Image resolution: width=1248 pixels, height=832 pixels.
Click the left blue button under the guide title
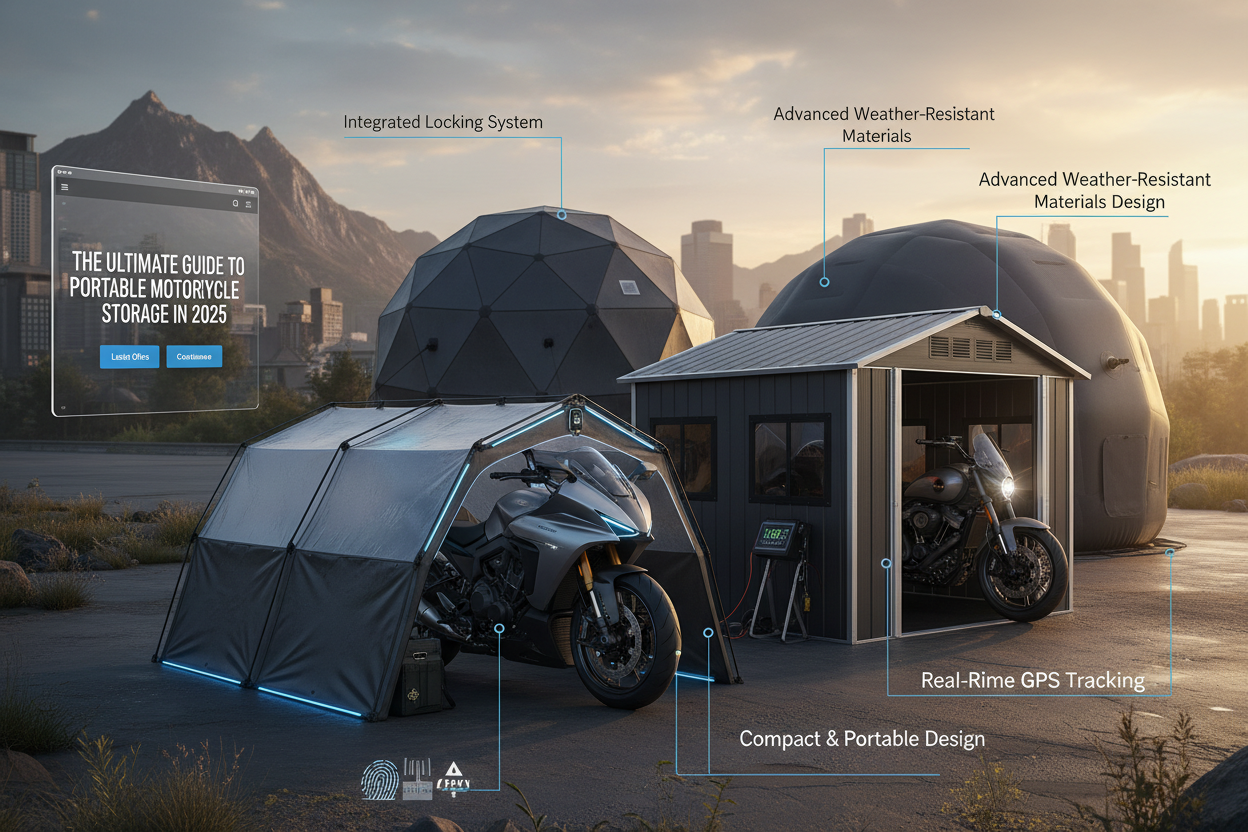click(x=129, y=356)
